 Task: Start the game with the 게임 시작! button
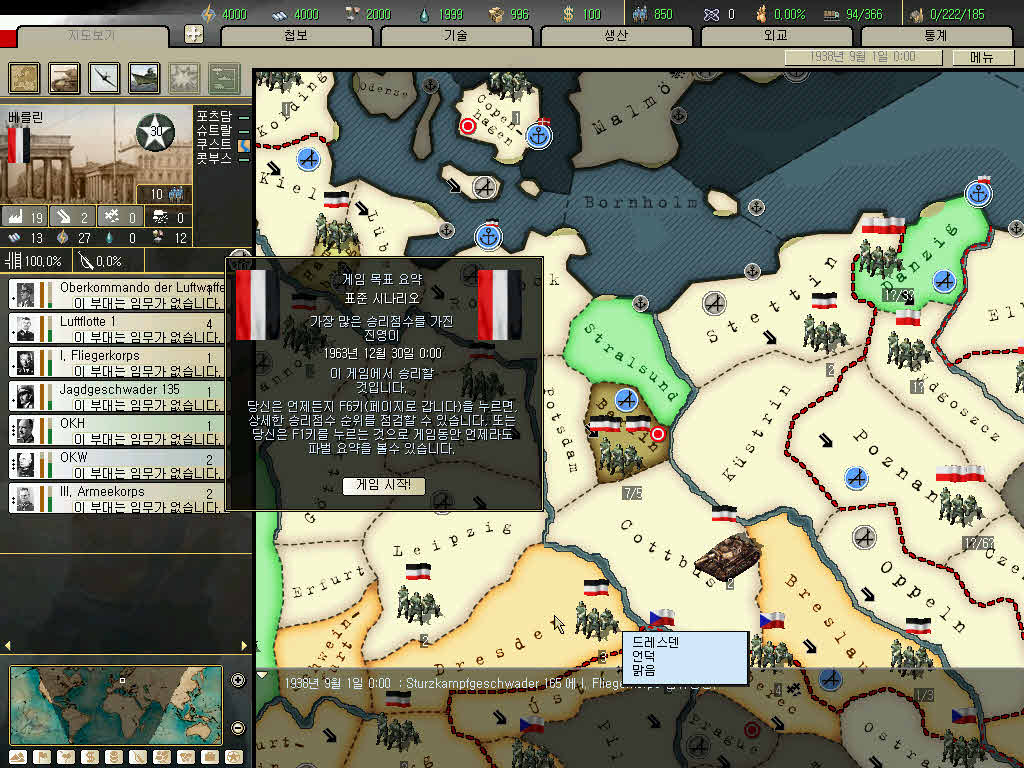384,485
